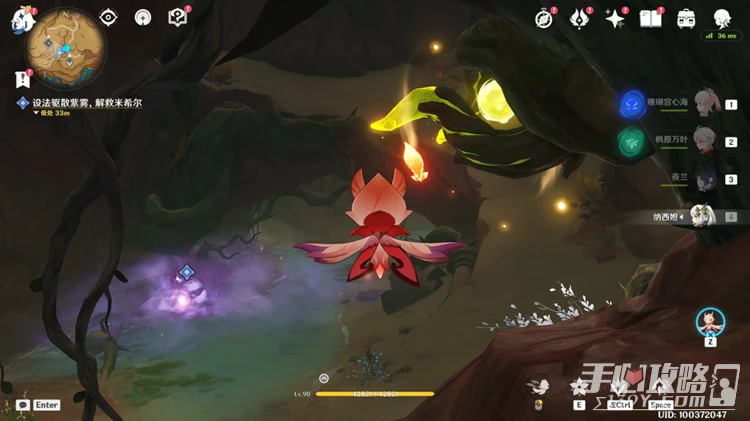Open the quest journal exclamation icon
The height and width of the screenshot is (421, 750).
coord(22,79)
